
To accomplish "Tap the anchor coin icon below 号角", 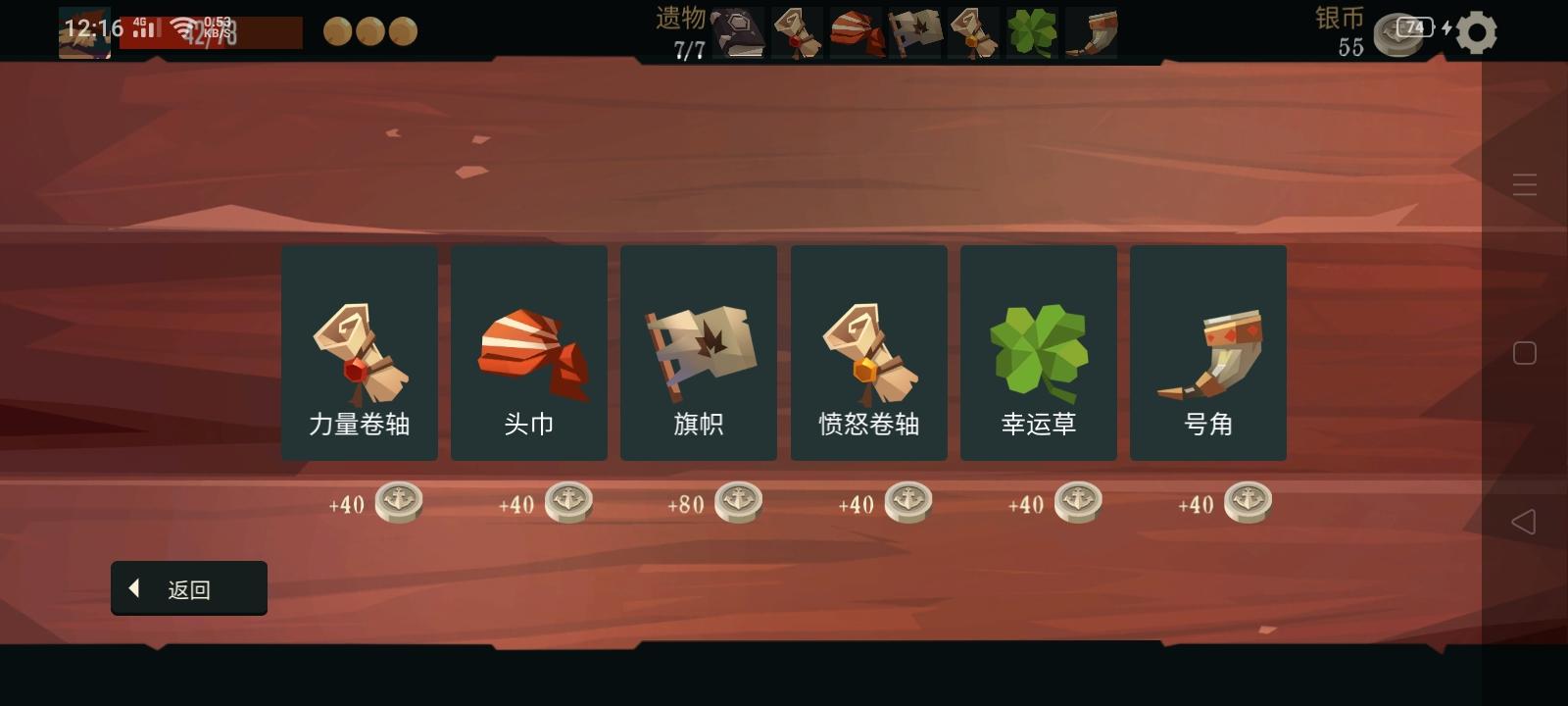I will (1248, 502).
